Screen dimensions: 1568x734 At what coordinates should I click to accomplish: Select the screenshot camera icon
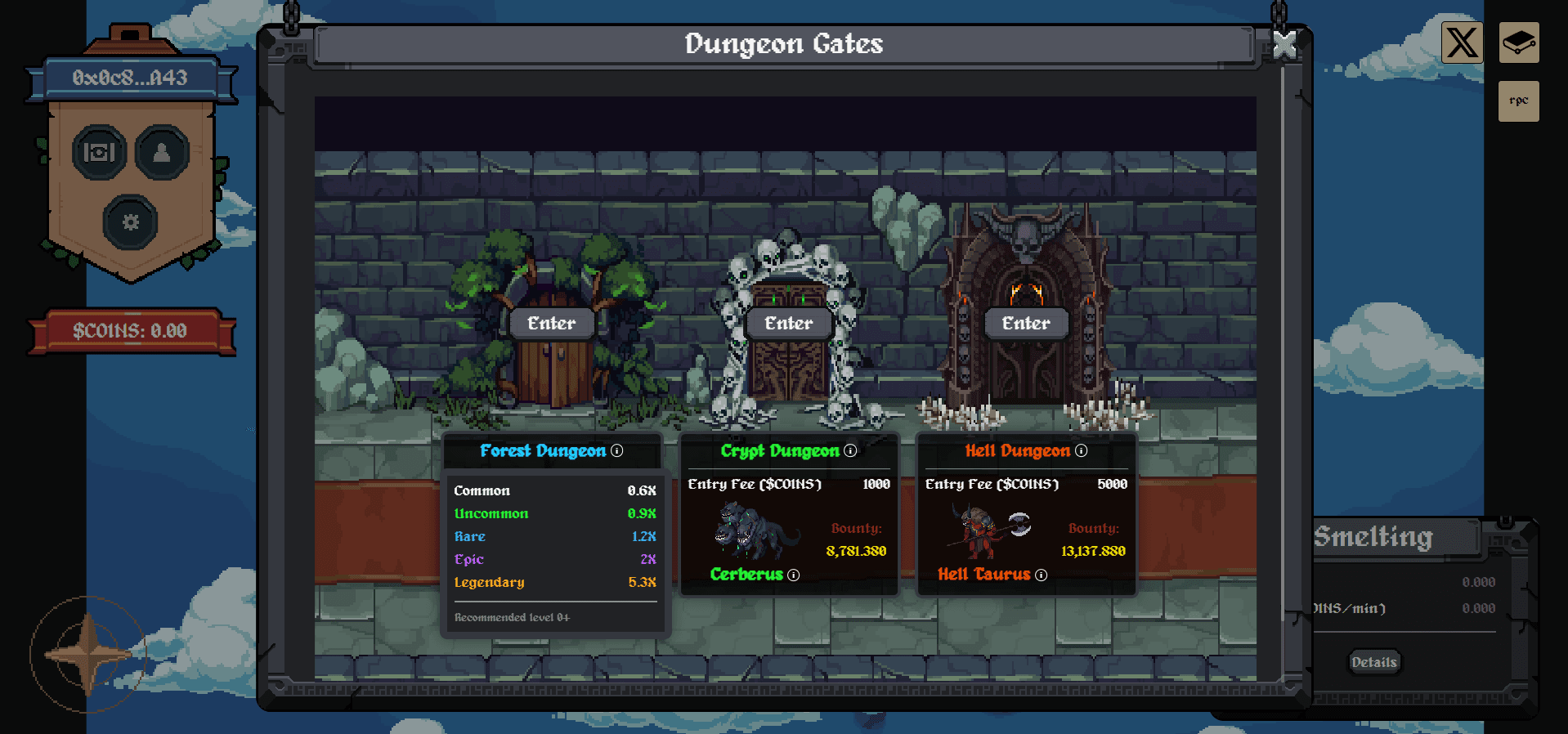[x=99, y=152]
